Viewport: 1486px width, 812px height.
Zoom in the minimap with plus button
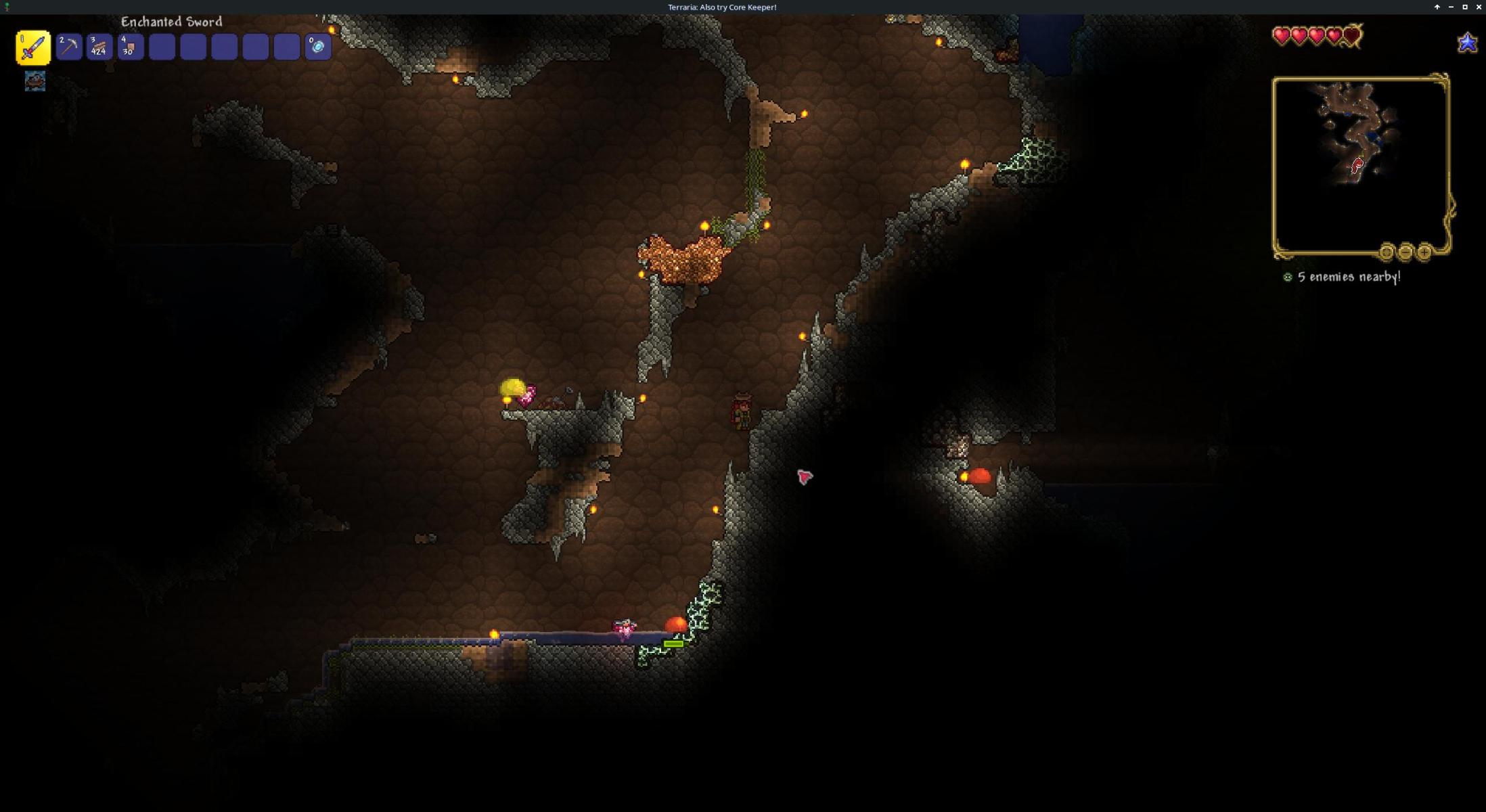click(1424, 252)
